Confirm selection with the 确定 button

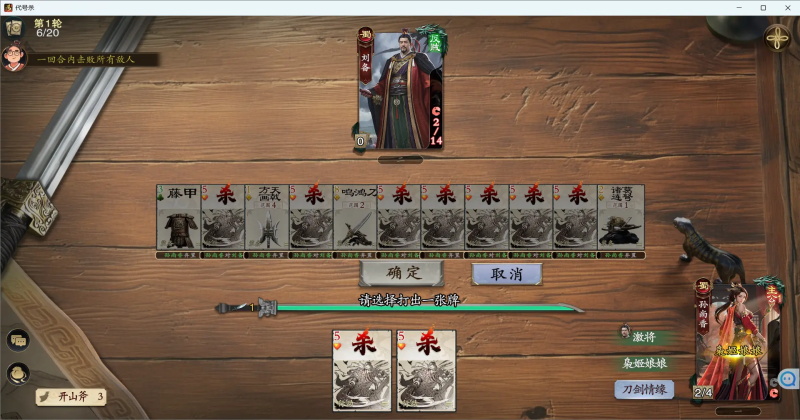pyautogui.click(x=401, y=273)
